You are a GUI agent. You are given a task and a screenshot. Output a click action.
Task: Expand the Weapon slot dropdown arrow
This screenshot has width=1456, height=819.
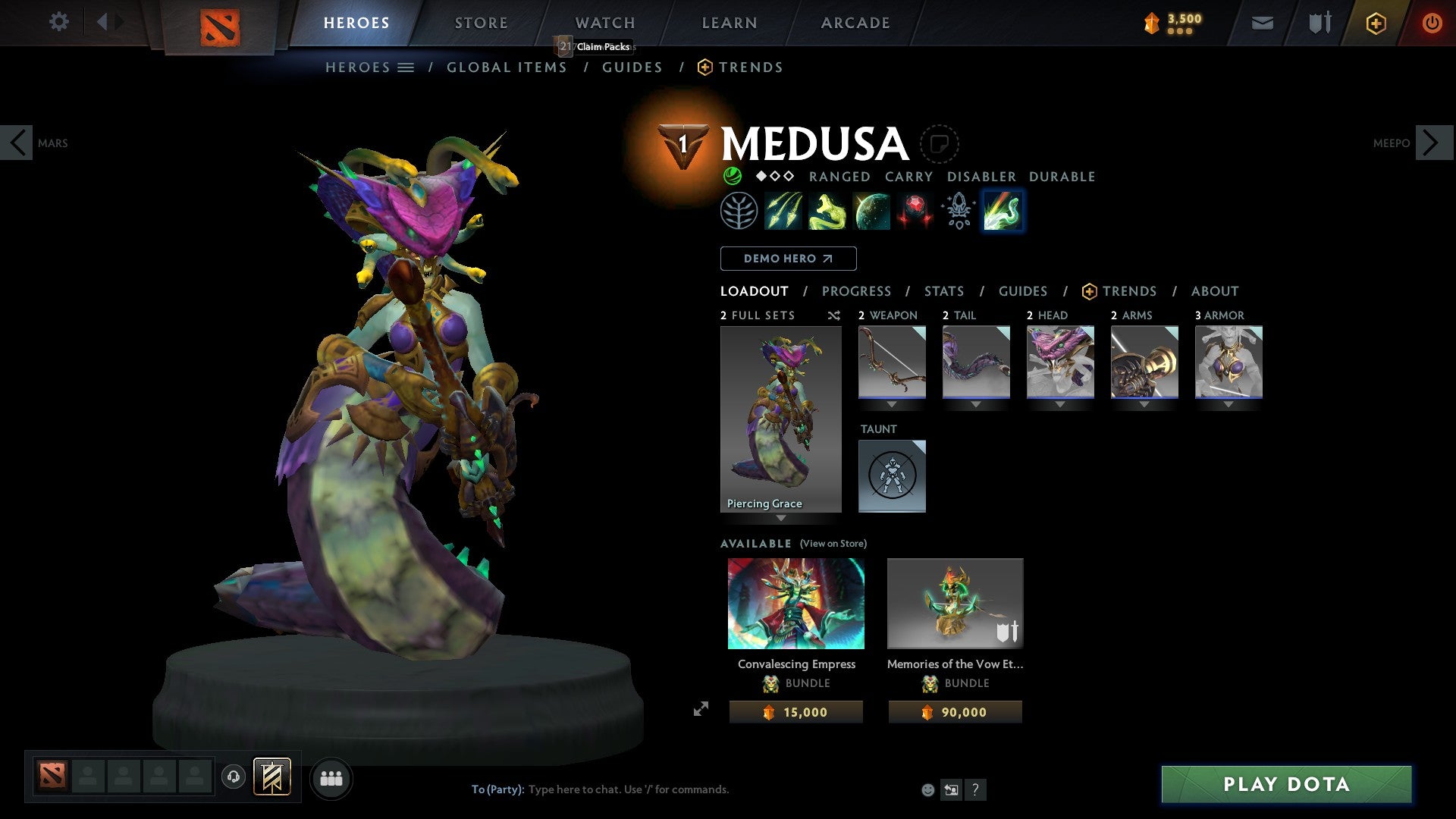tap(892, 404)
